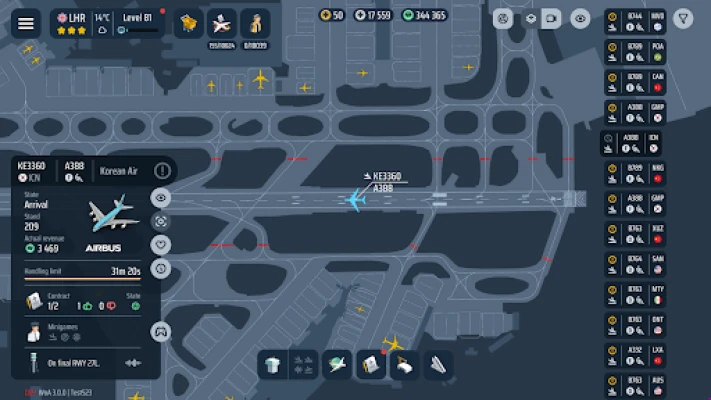Center the camera on the KE3360 aircraft
Viewport: 711px width, 400px height.
coord(161,221)
